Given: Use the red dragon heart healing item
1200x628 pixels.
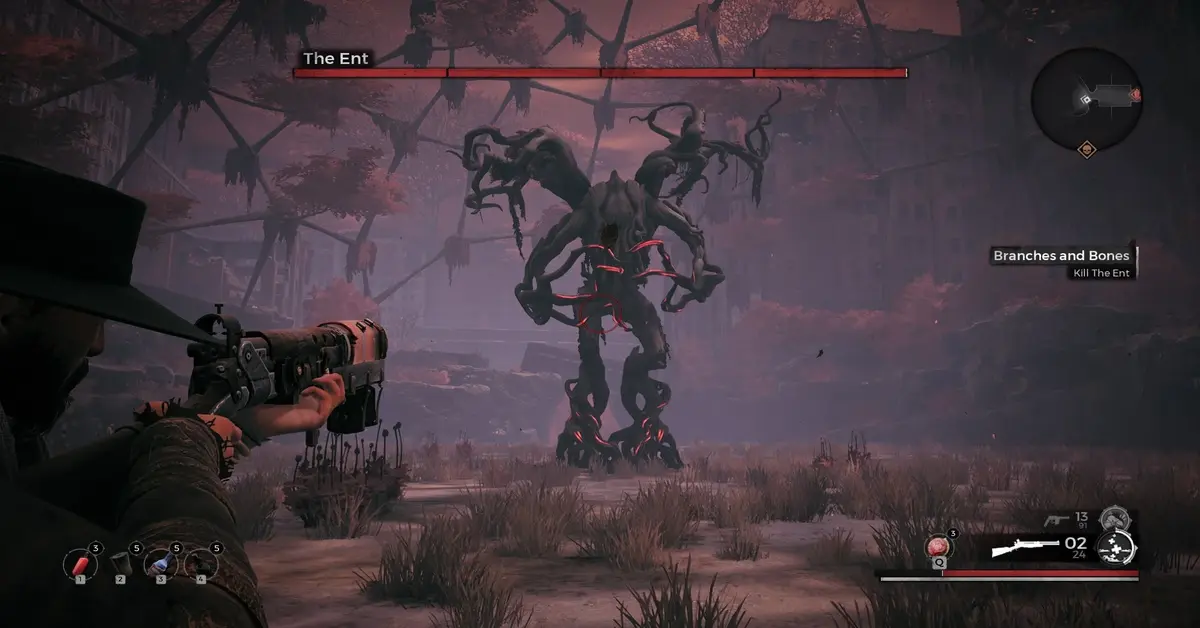Looking at the screenshot, I should 940,546.
